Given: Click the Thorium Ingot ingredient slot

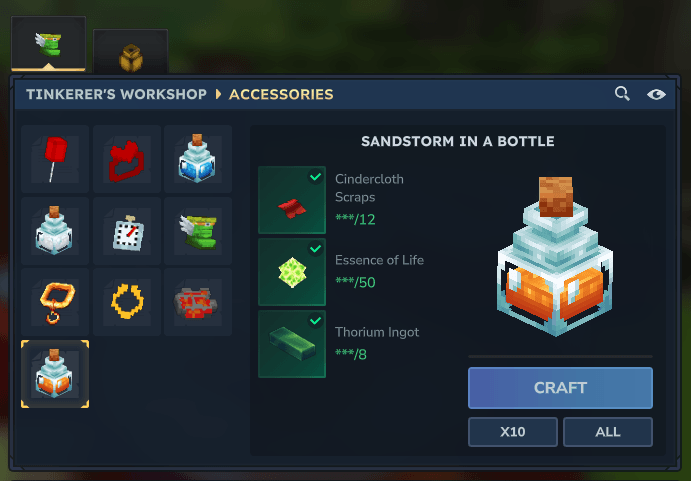Looking at the screenshot, I should (x=292, y=344).
